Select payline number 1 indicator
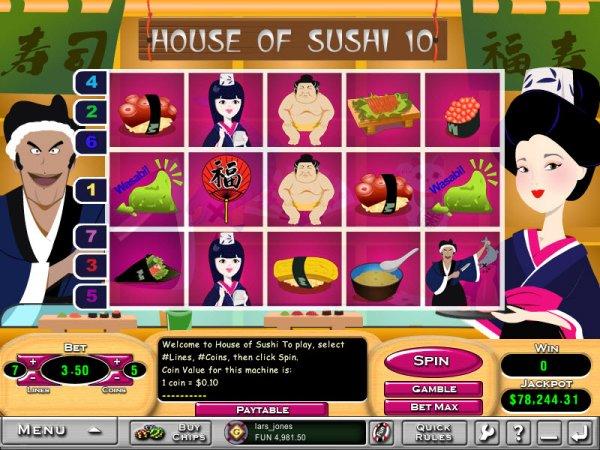 click(x=91, y=188)
